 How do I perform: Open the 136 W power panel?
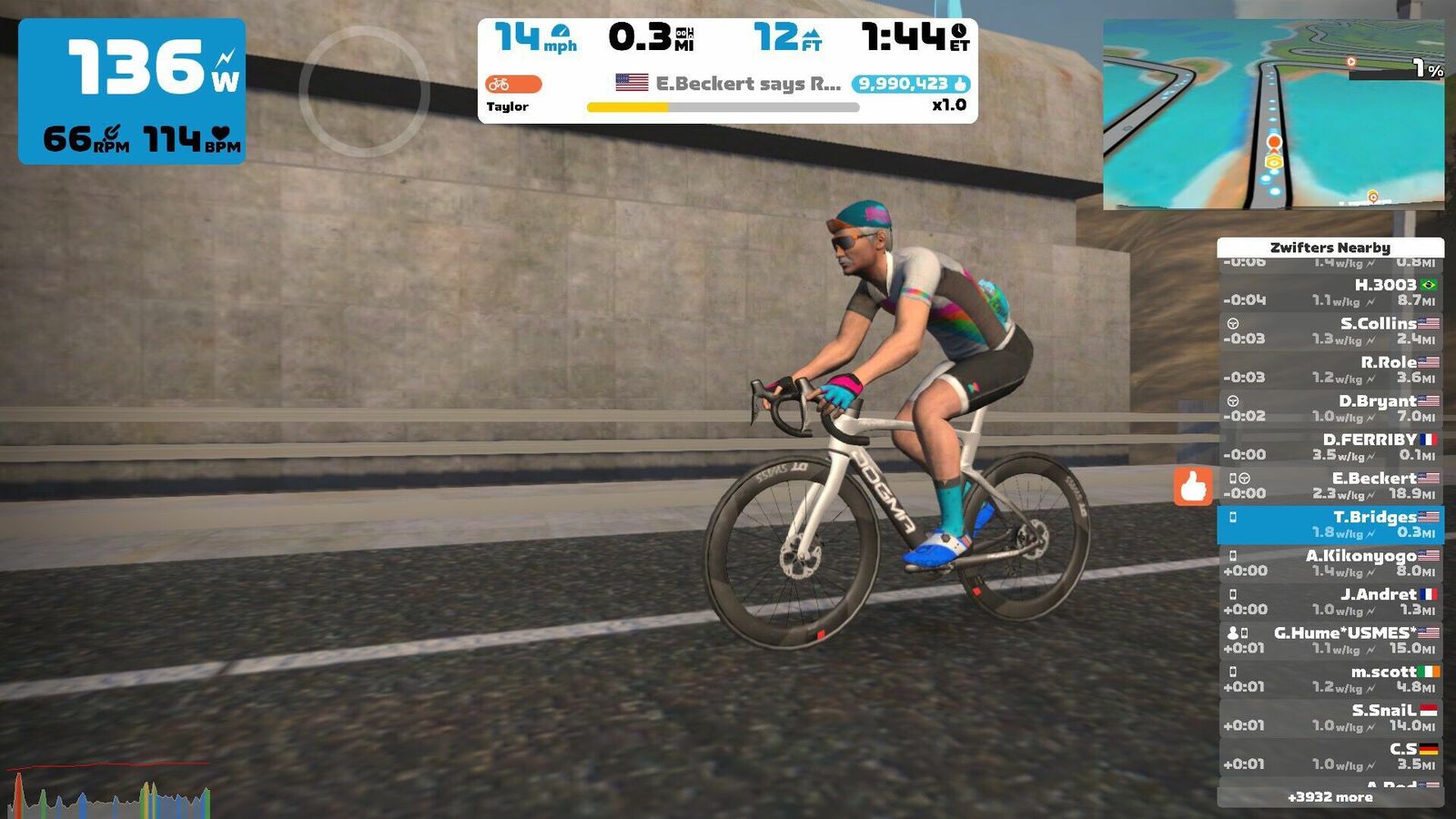tap(132, 91)
